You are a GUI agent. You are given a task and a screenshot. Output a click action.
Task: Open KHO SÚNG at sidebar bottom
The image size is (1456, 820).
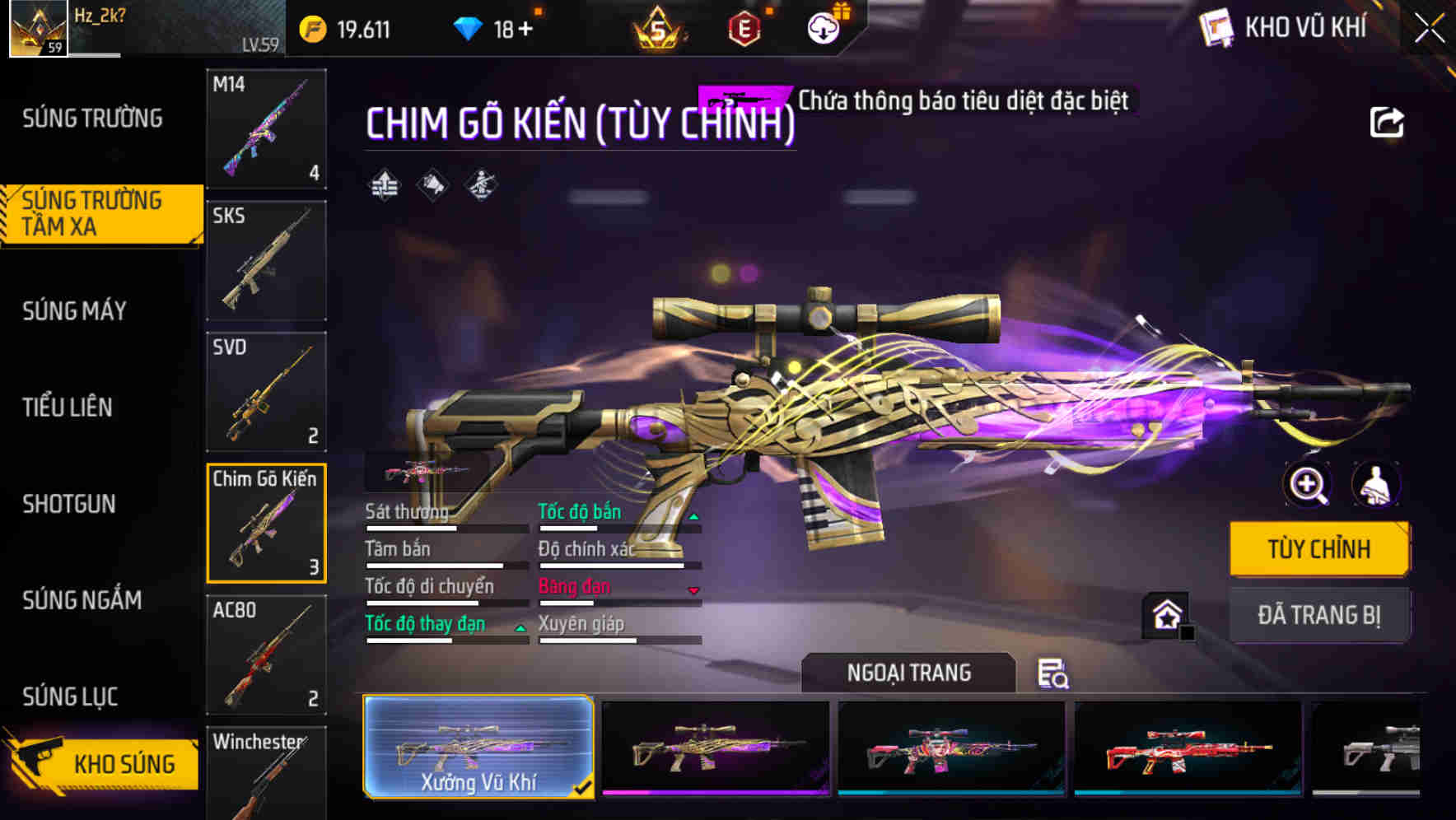[x=103, y=762]
